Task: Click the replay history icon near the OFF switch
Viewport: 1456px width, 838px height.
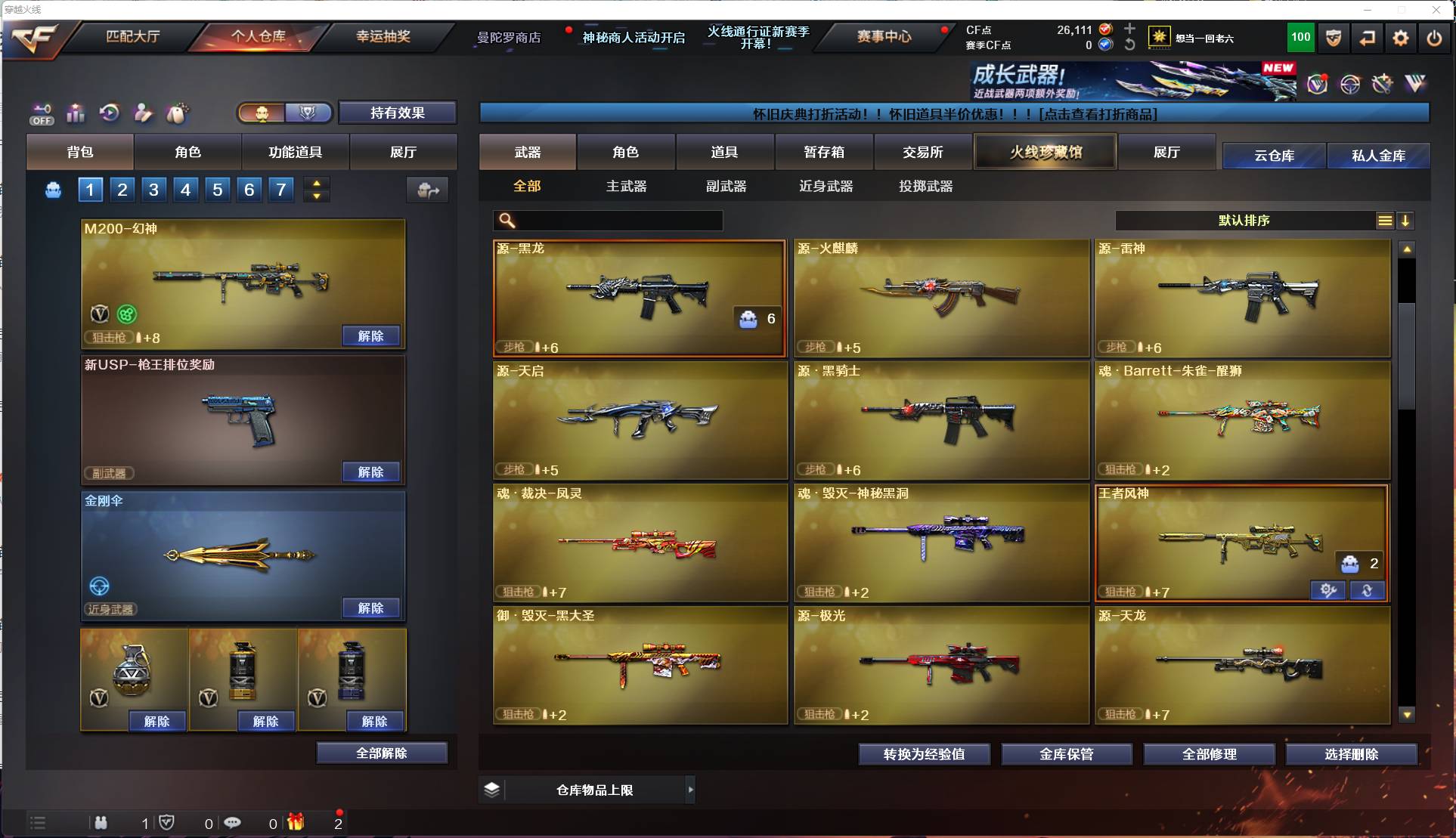Action: [110, 113]
